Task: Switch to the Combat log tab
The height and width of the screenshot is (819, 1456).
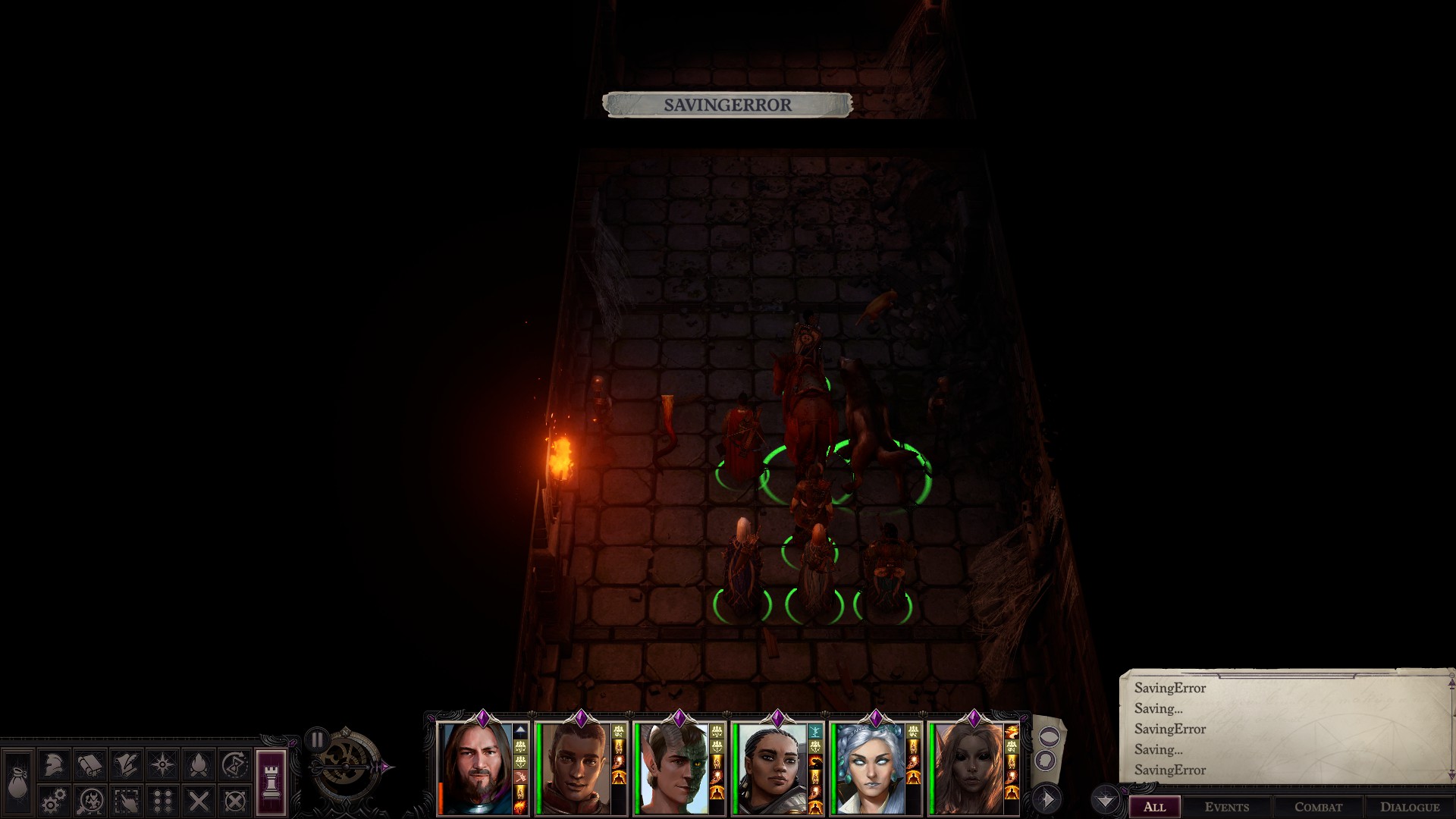Action: pos(1319,806)
